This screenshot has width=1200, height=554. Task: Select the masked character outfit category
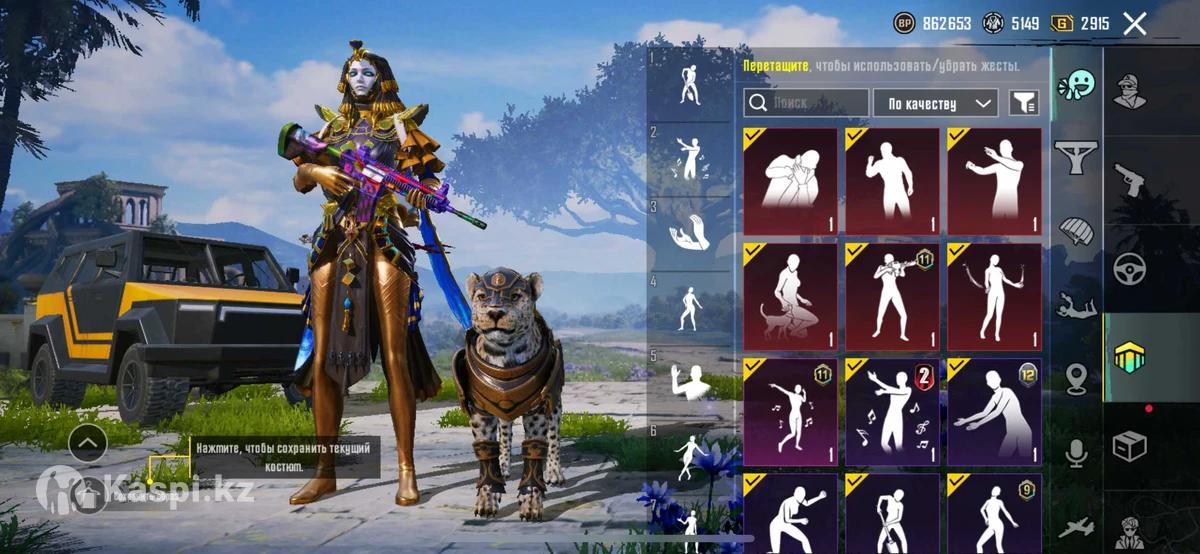click(1130, 92)
